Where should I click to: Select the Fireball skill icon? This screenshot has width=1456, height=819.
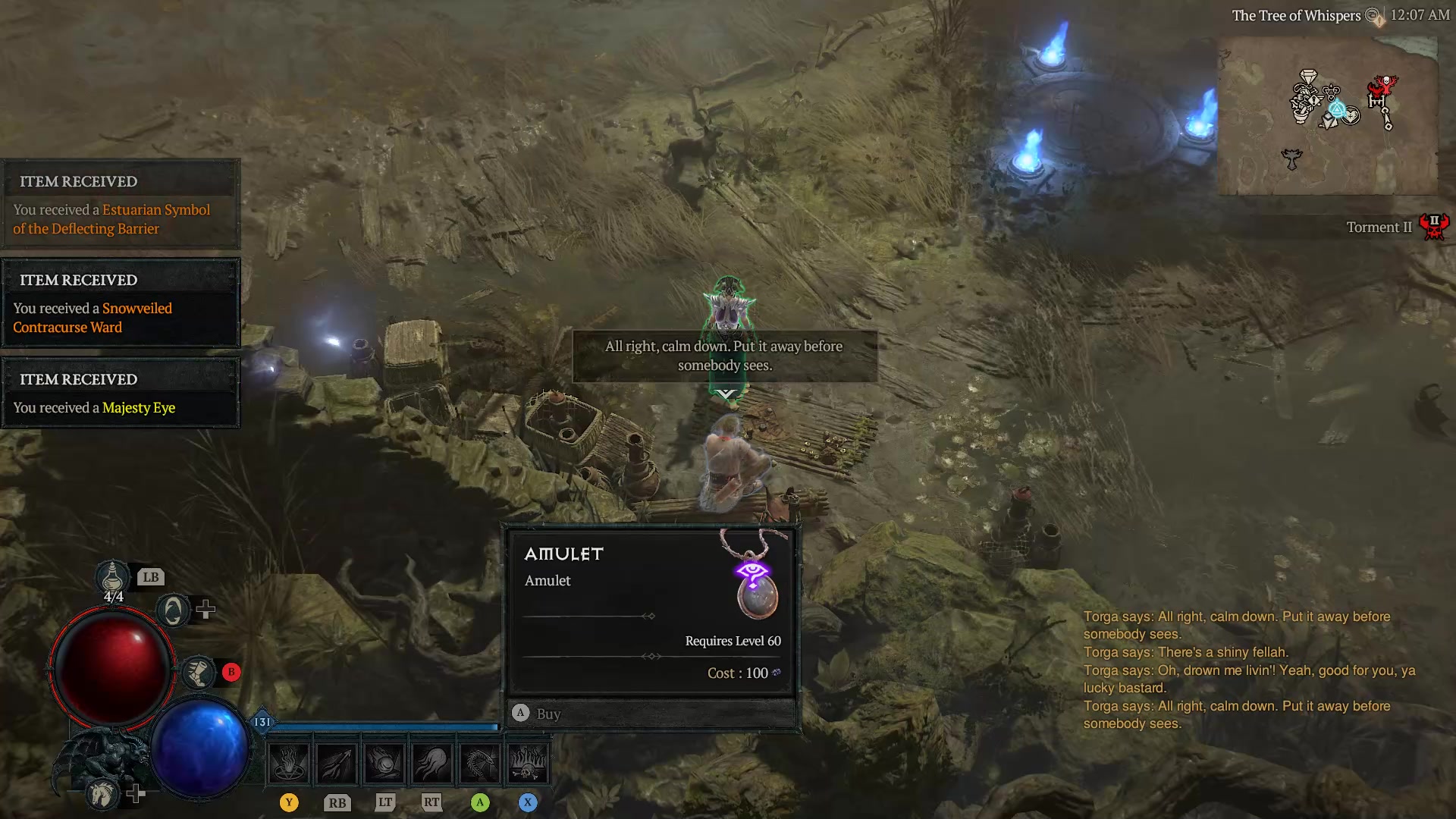(x=384, y=762)
